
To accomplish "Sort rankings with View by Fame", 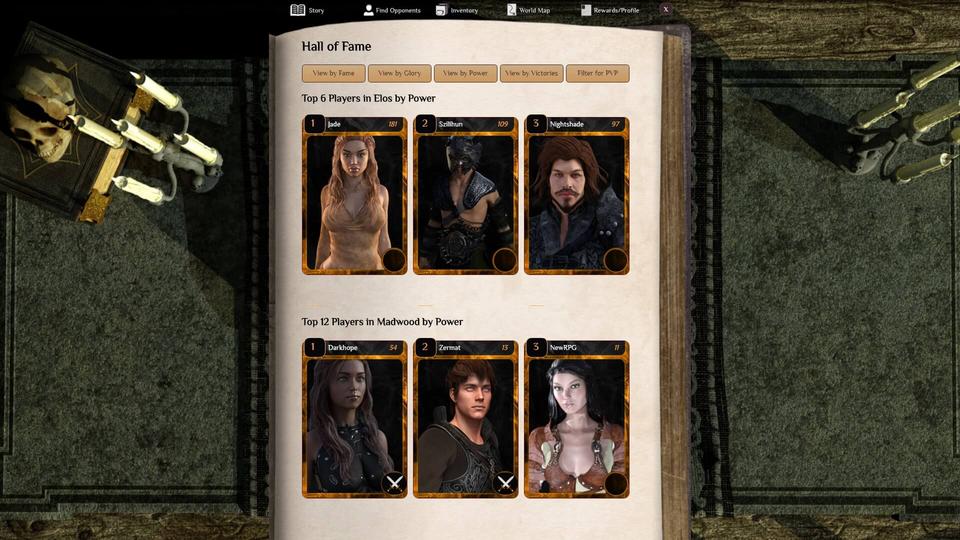I will pos(333,73).
